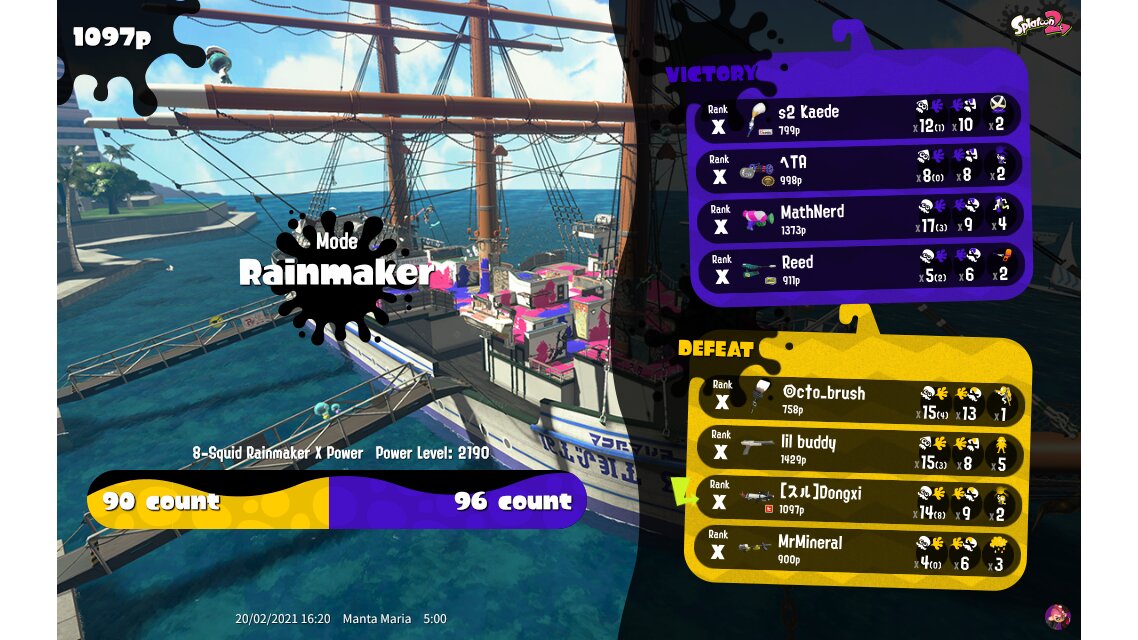Choose MrMineral in the defeat list
The image size is (1138, 640).
pyautogui.click(x=858, y=550)
